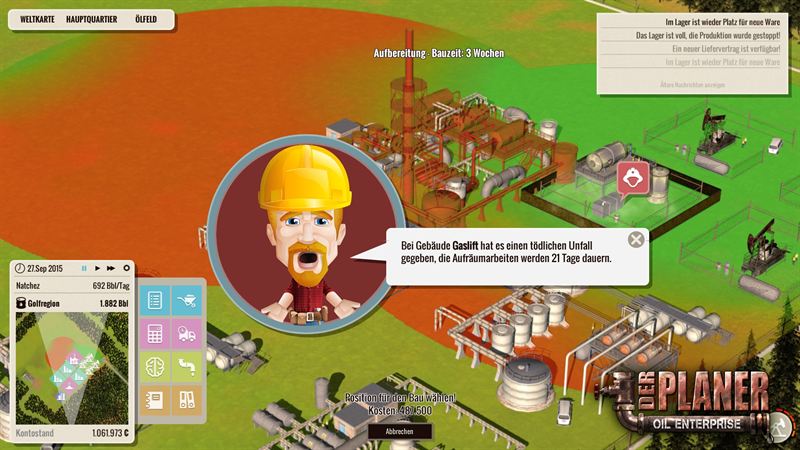
Task: Click Abbrechen to cancel building placement
Action: (399, 432)
